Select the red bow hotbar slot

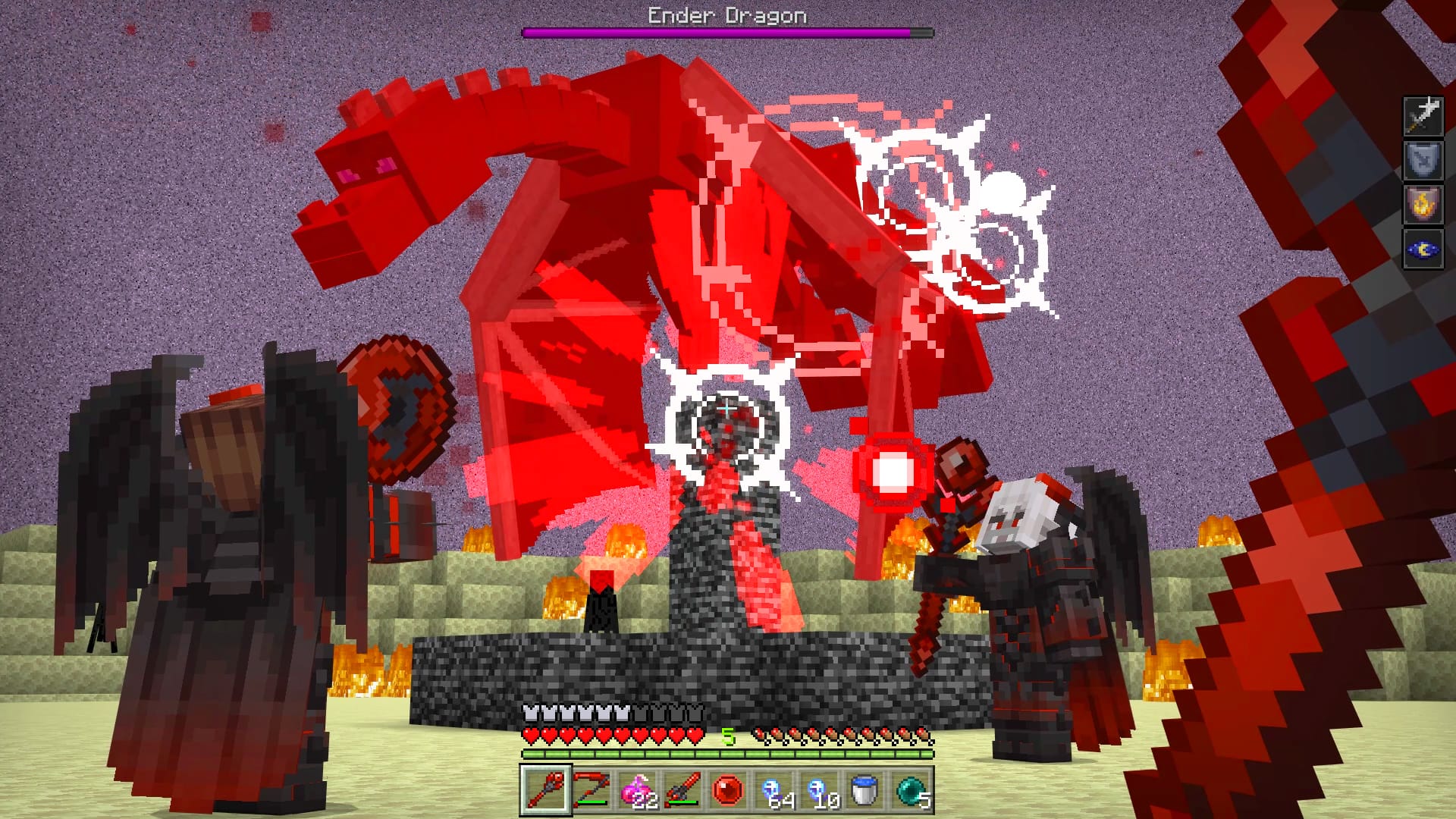591,790
